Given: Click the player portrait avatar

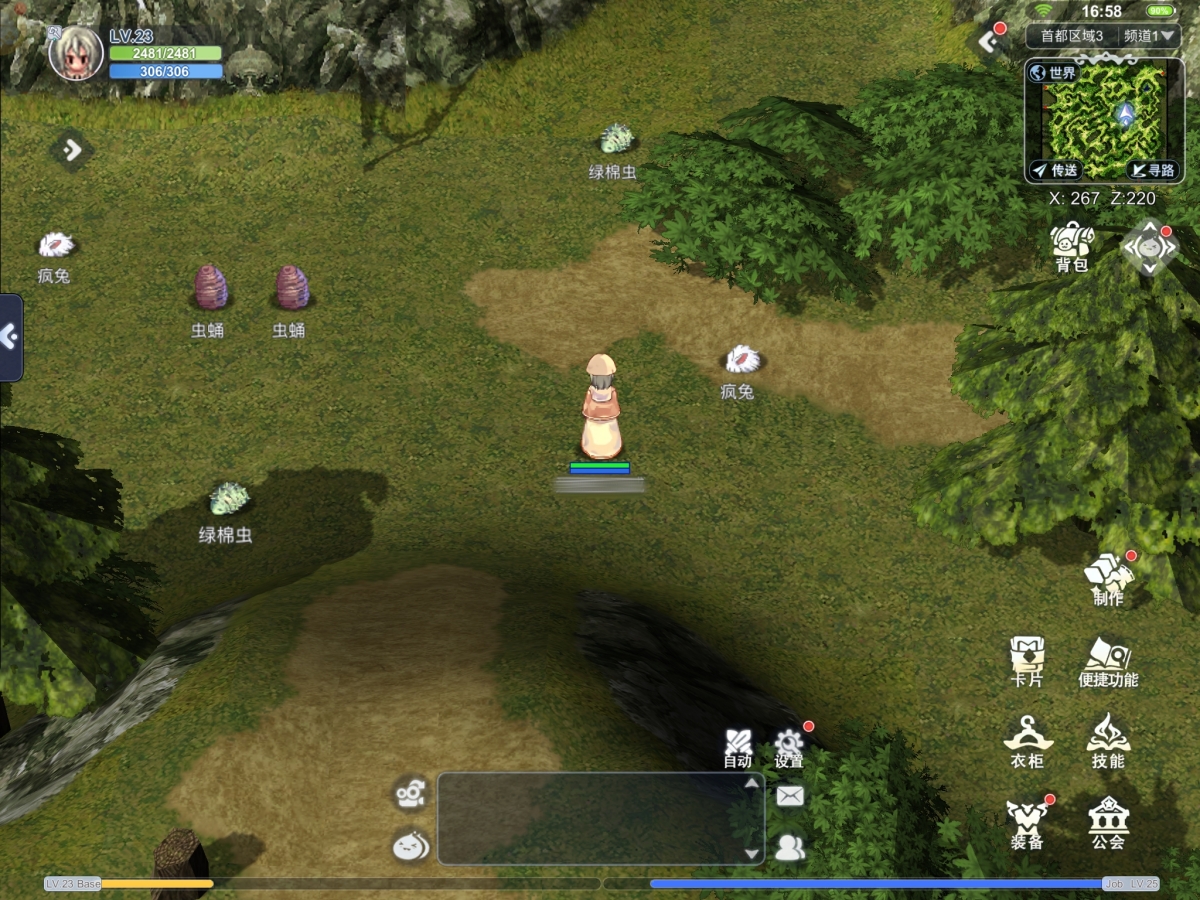Looking at the screenshot, I should pos(76,53).
